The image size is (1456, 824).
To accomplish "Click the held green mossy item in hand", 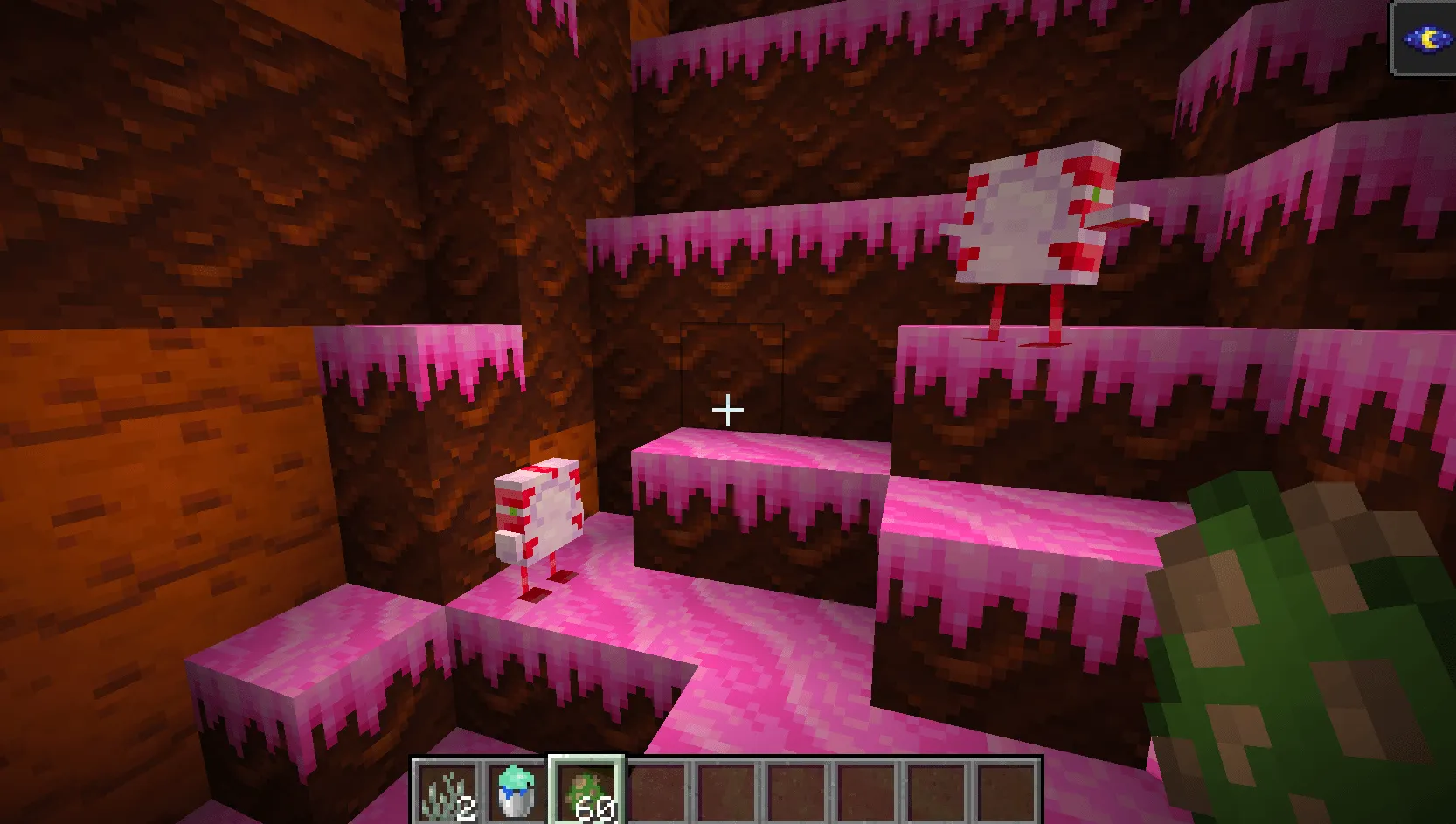I will coord(1311,655).
